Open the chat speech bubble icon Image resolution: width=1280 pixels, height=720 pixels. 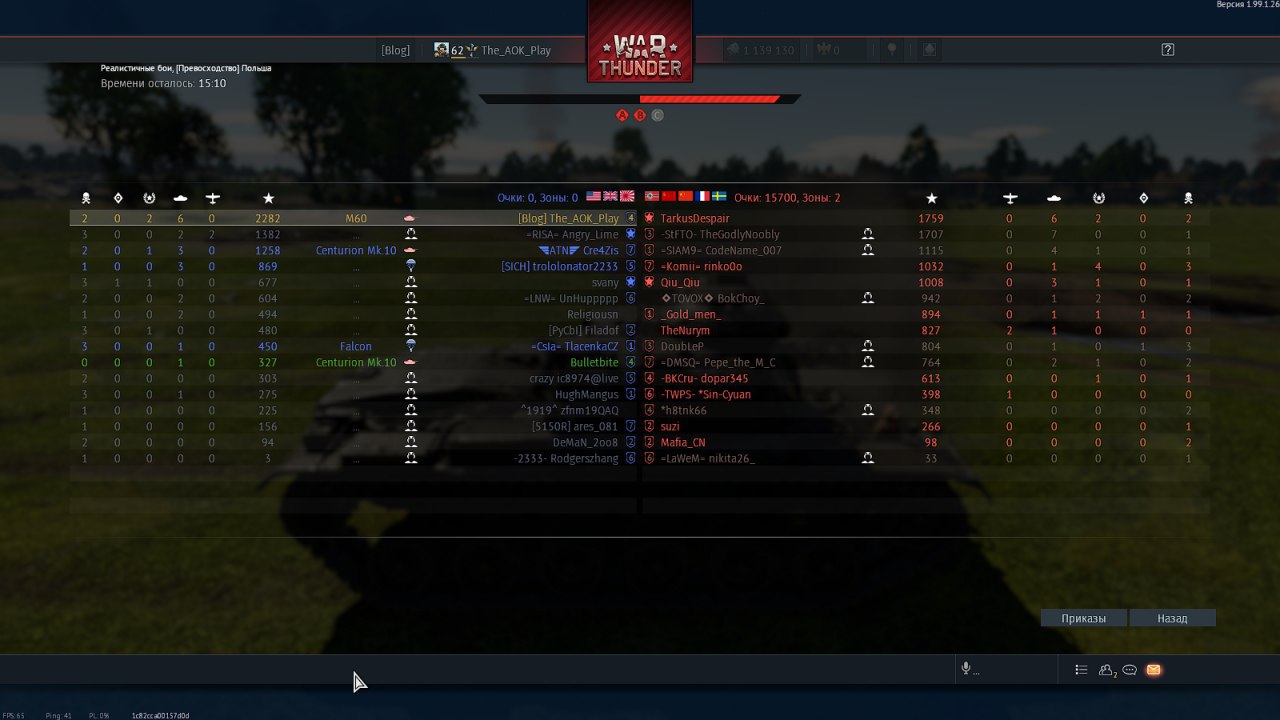1130,670
